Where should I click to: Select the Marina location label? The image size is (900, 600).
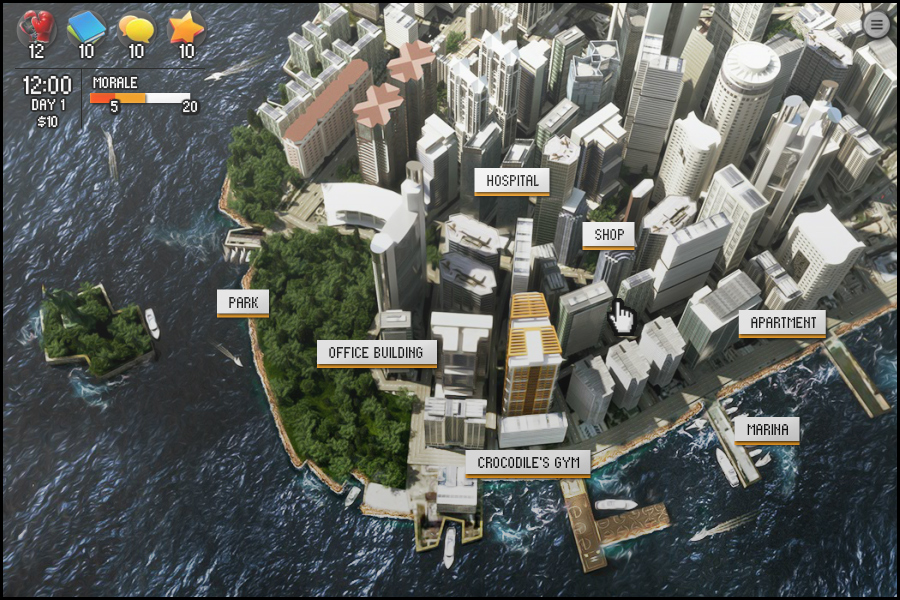tap(767, 431)
